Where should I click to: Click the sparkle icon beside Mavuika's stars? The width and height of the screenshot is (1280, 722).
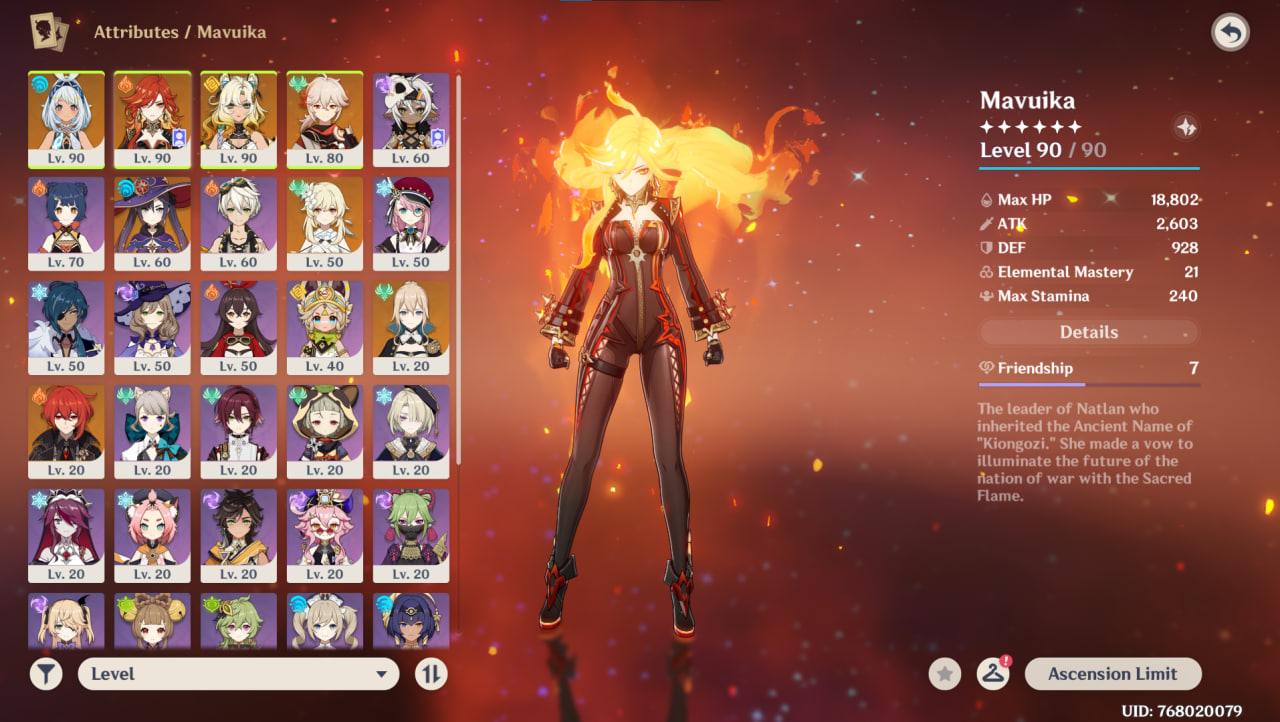(1185, 127)
